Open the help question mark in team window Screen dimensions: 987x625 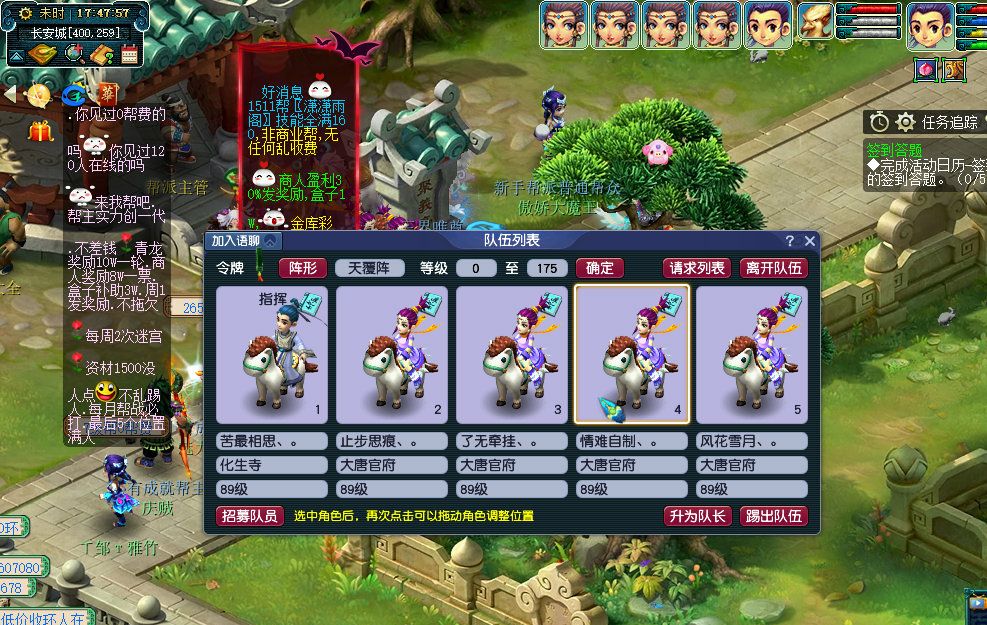pyautogui.click(x=789, y=241)
